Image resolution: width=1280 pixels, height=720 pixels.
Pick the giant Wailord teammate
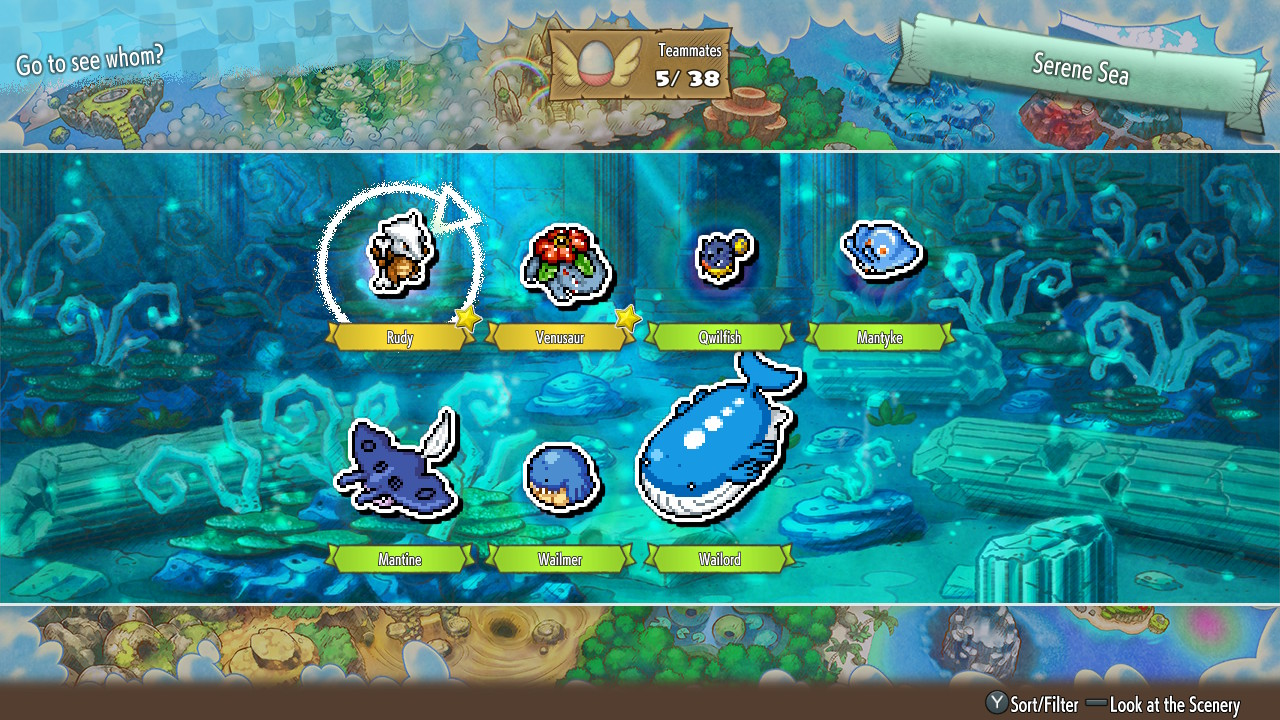[x=718, y=443]
